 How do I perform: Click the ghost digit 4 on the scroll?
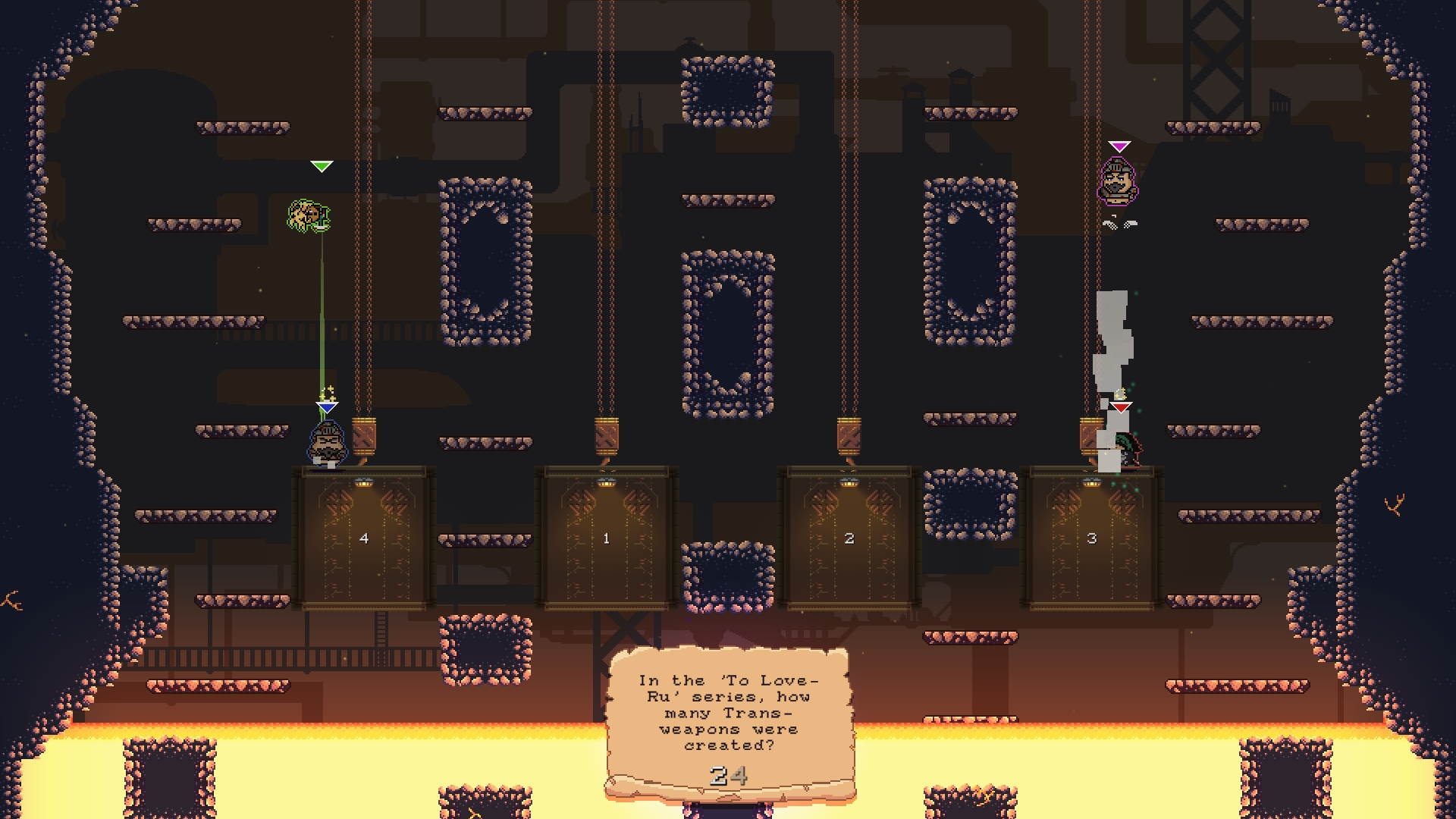(738, 775)
